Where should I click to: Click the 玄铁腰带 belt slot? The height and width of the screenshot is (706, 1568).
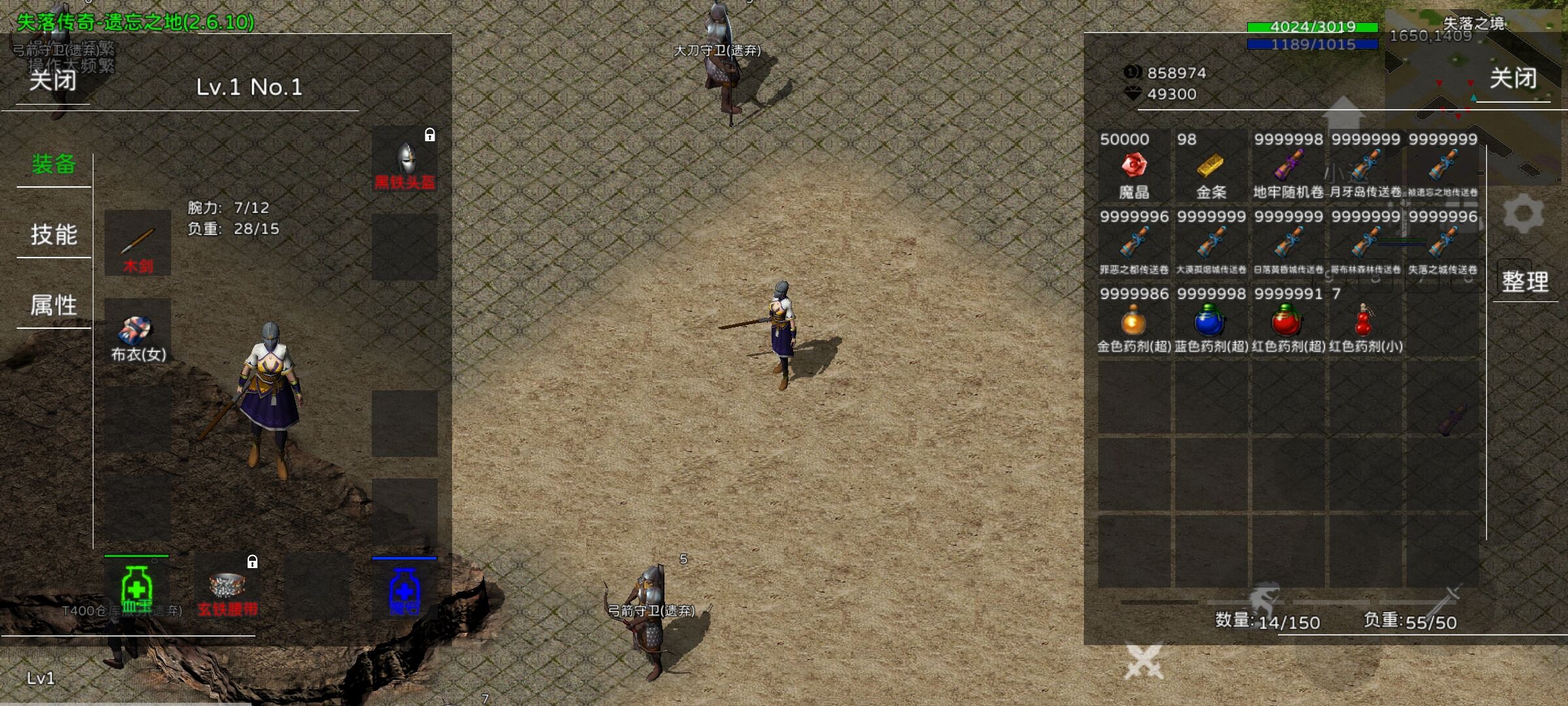tap(227, 588)
